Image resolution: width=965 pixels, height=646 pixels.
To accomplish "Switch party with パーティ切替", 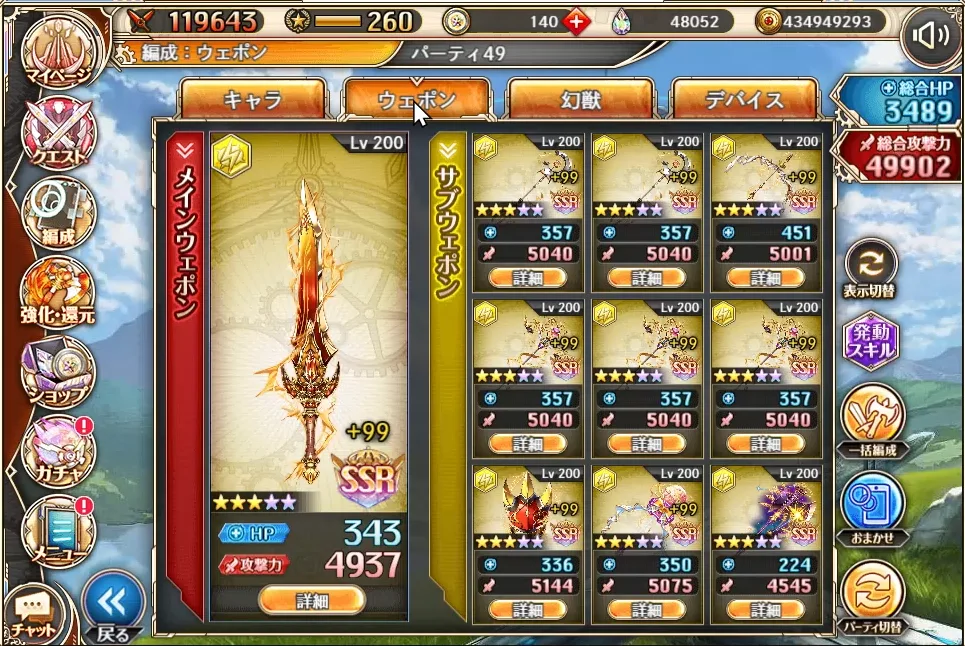I will click(871, 593).
